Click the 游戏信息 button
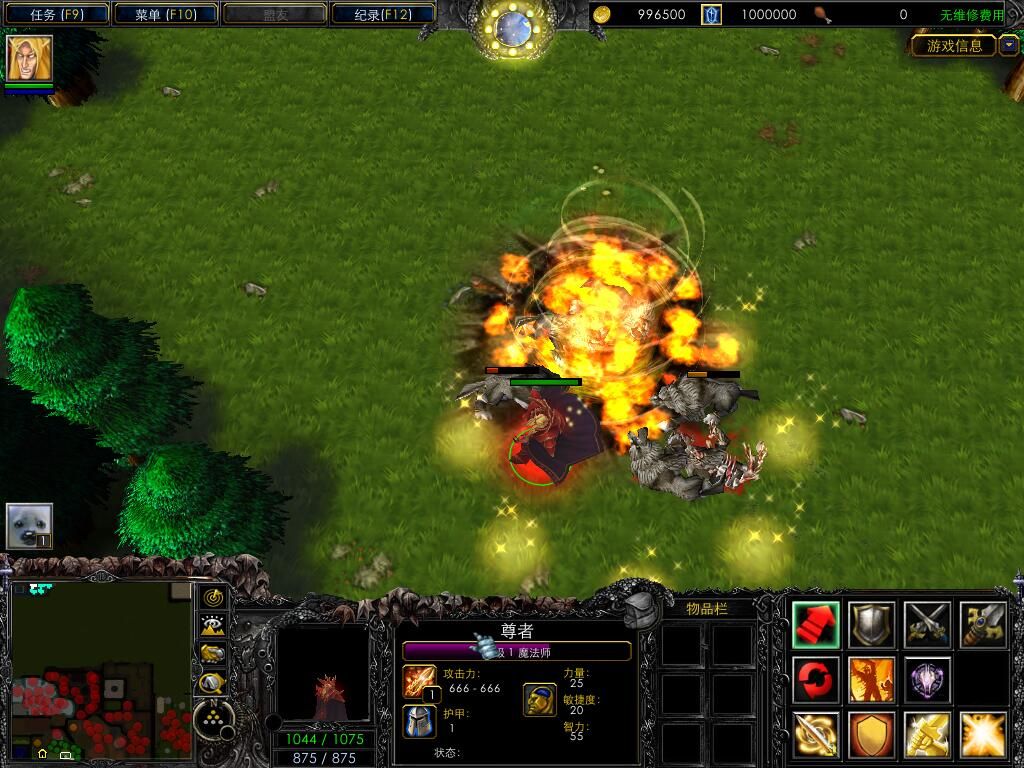The width and height of the screenshot is (1024, 768). coord(954,45)
